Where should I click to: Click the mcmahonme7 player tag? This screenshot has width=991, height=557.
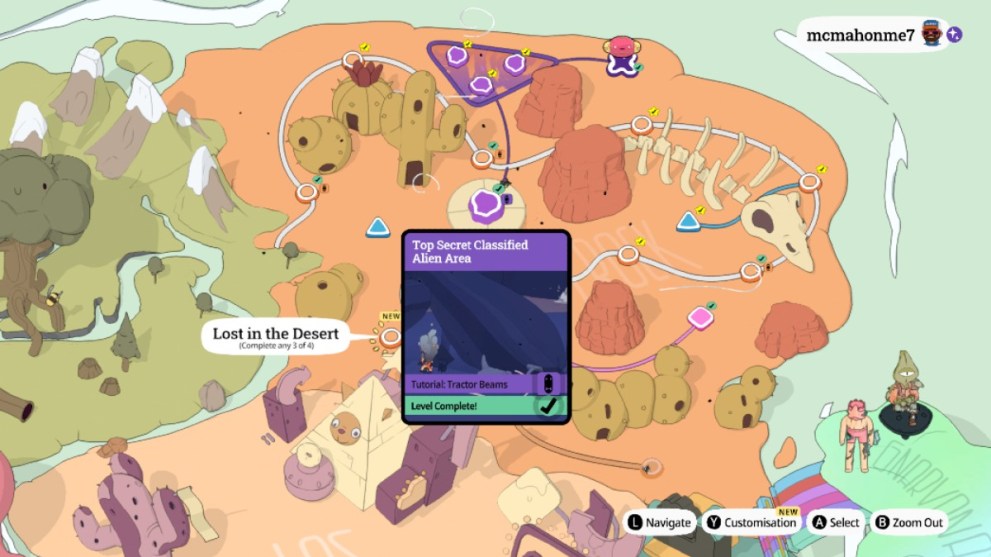pyautogui.click(x=860, y=35)
